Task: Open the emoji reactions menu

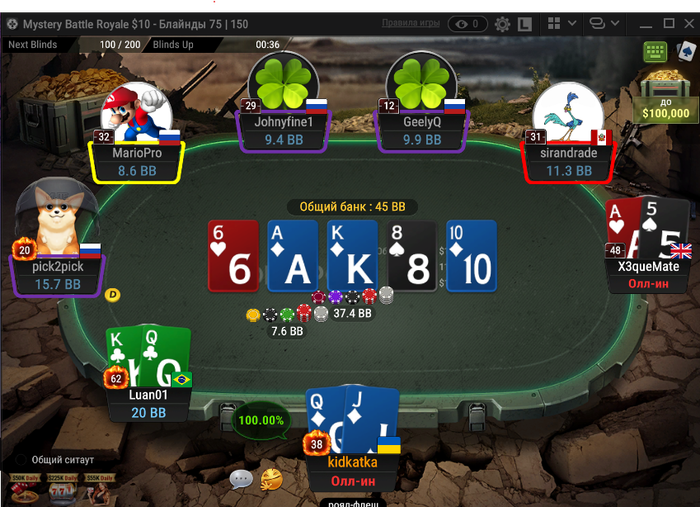Action: (270, 479)
